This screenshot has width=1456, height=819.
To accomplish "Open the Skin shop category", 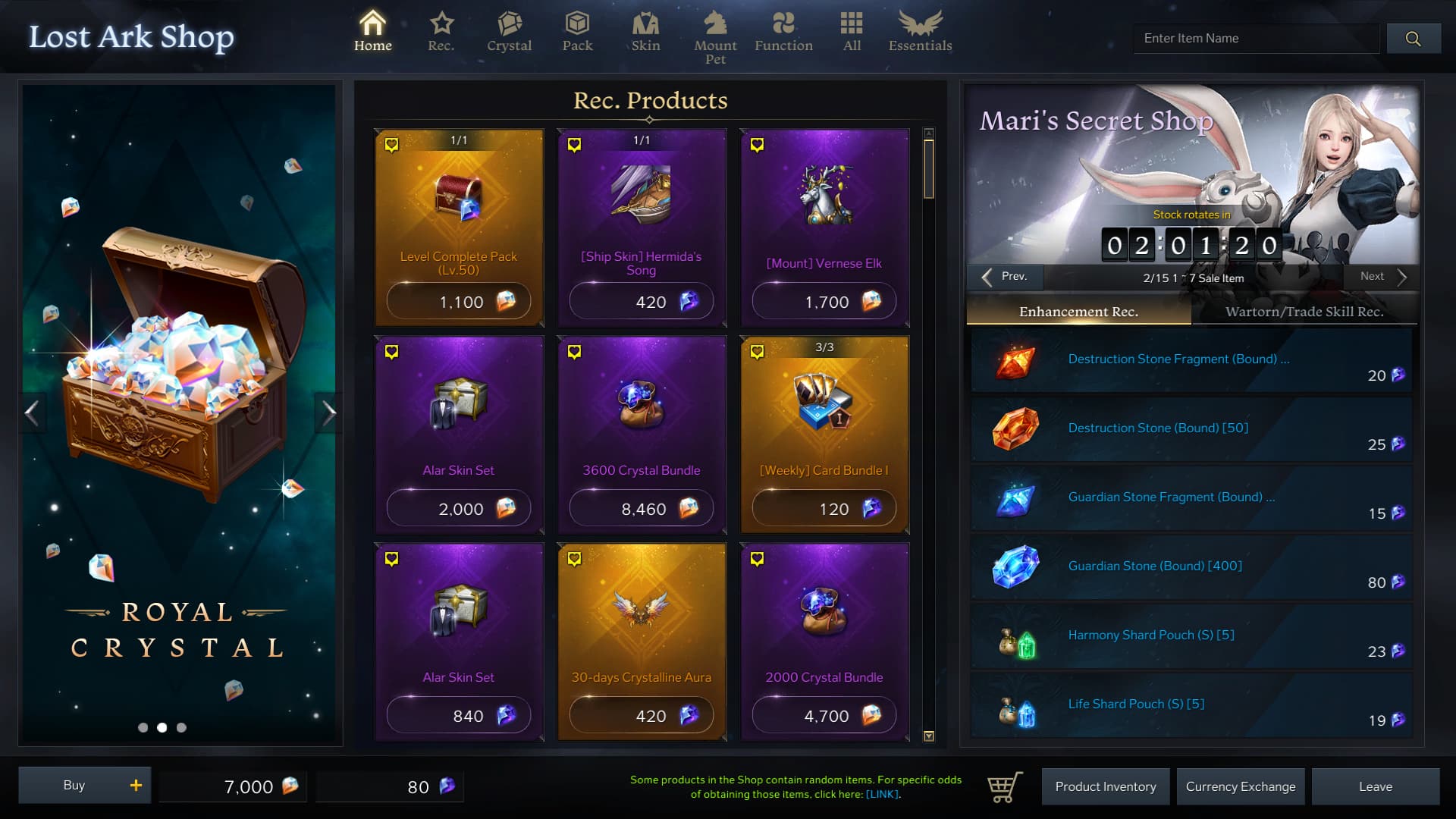I will (x=645, y=30).
